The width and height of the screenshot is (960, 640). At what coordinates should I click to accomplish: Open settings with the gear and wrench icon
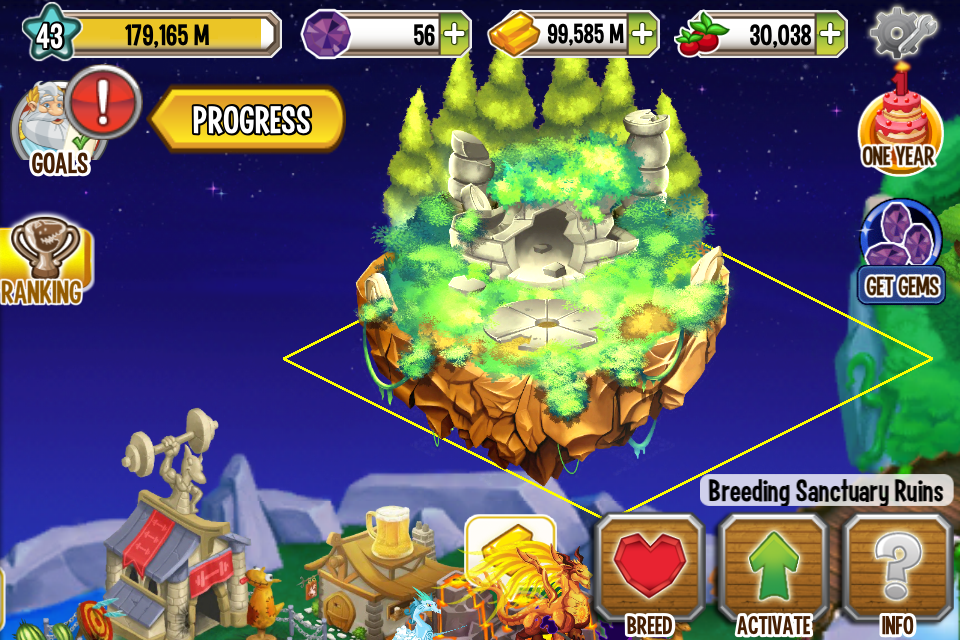[x=904, y=33]
